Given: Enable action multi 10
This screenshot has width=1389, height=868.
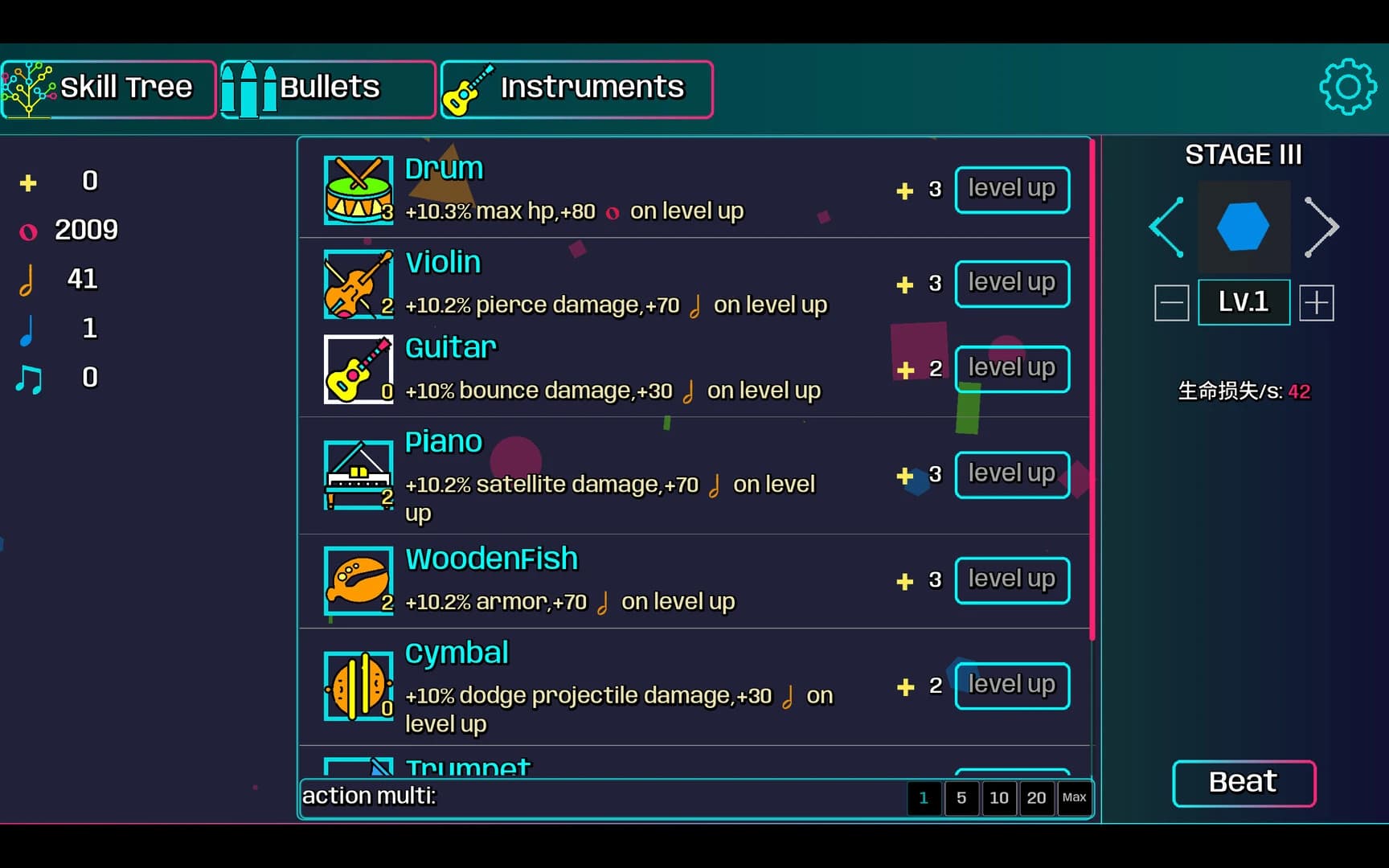Looking at the screenshot, I should [x=999, y=798].
